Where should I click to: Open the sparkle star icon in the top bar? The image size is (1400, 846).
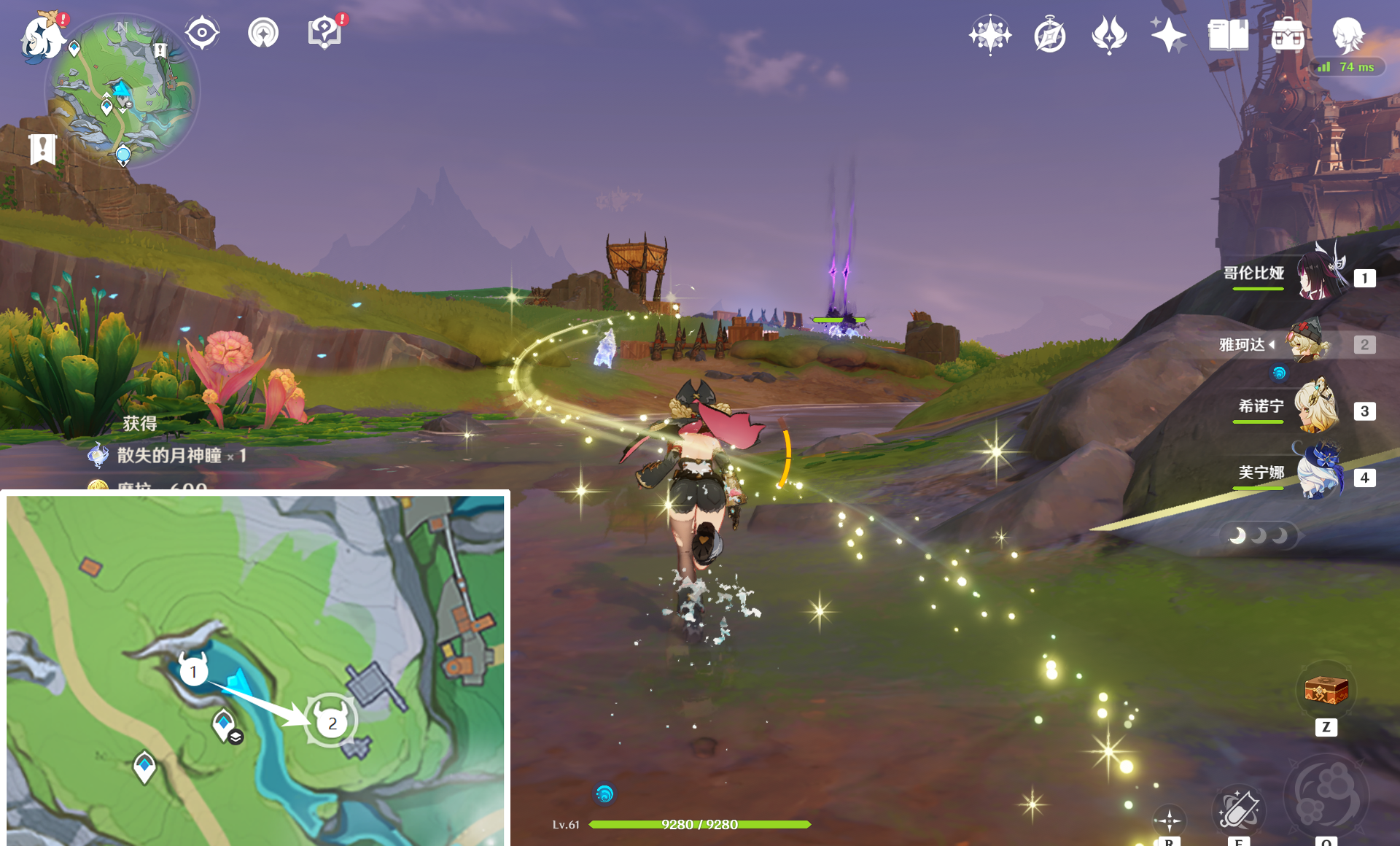(x=1168, y=35)
